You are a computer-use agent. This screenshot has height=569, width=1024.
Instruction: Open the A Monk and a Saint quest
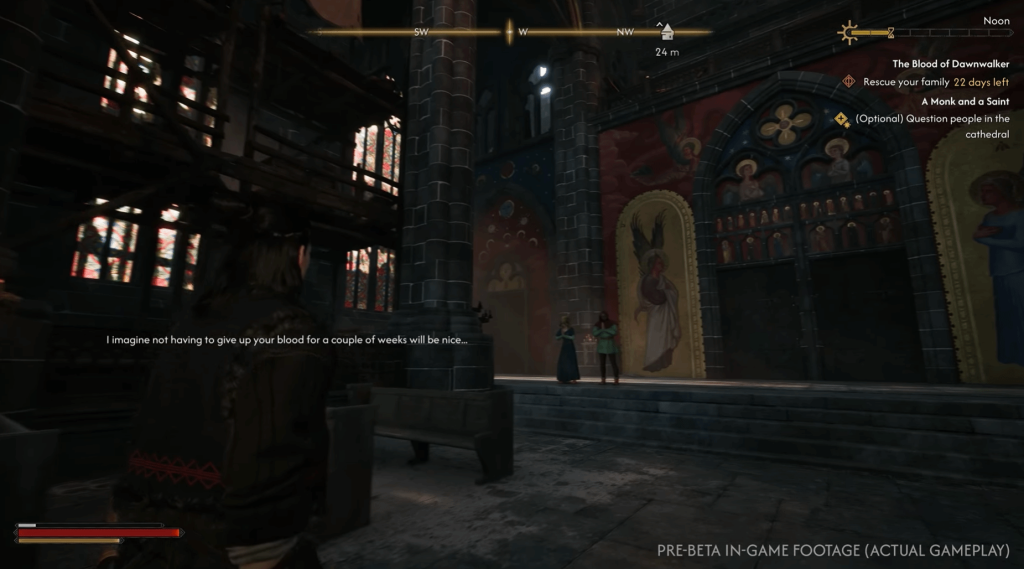click(x=965, y=101)
